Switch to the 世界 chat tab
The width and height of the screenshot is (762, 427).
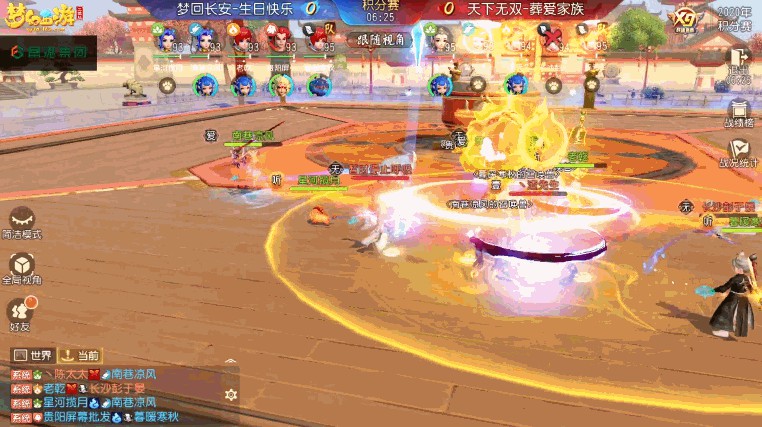click(32, 355)
